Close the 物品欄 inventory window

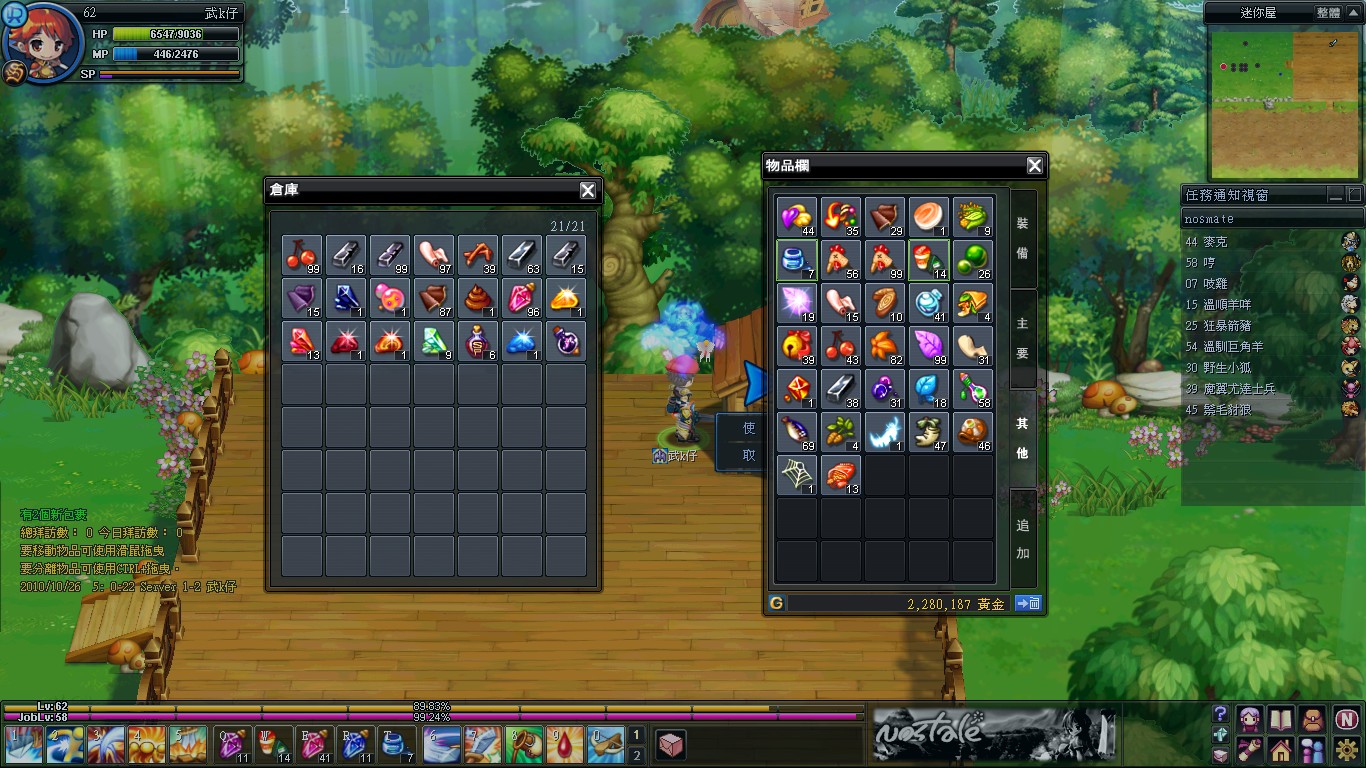[1035, 166]
